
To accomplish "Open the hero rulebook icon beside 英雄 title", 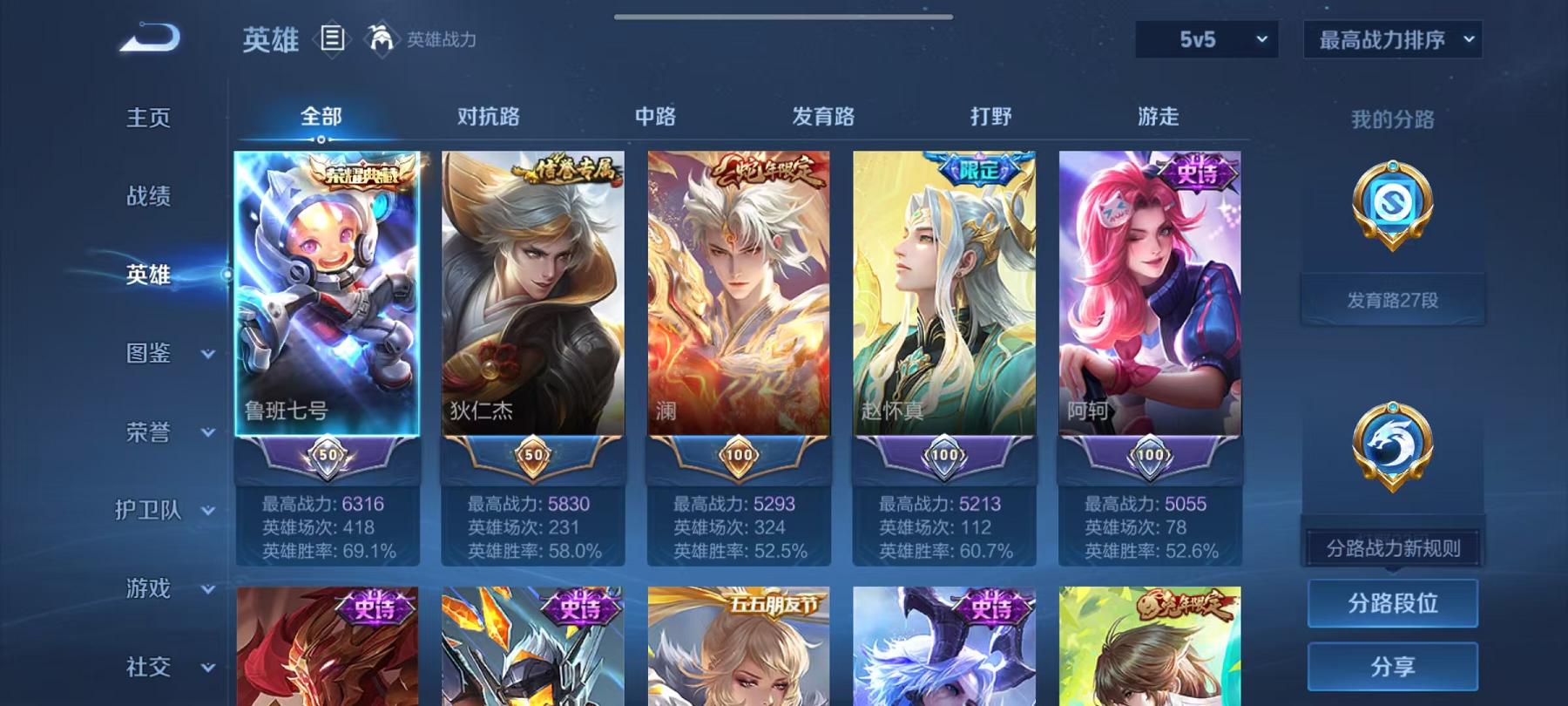I will tap(334, 38).
